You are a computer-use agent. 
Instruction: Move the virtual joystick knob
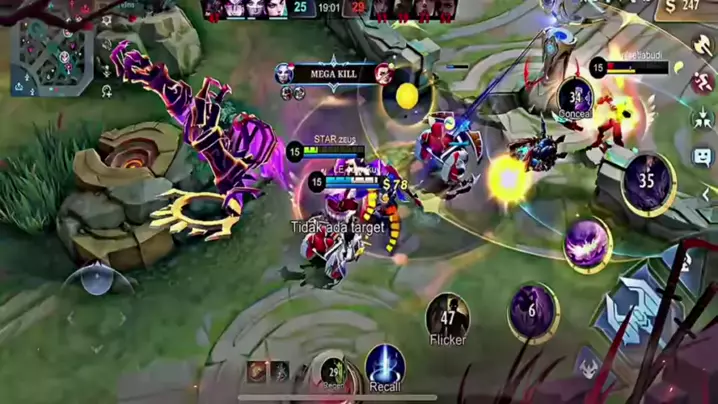(96, 278)
